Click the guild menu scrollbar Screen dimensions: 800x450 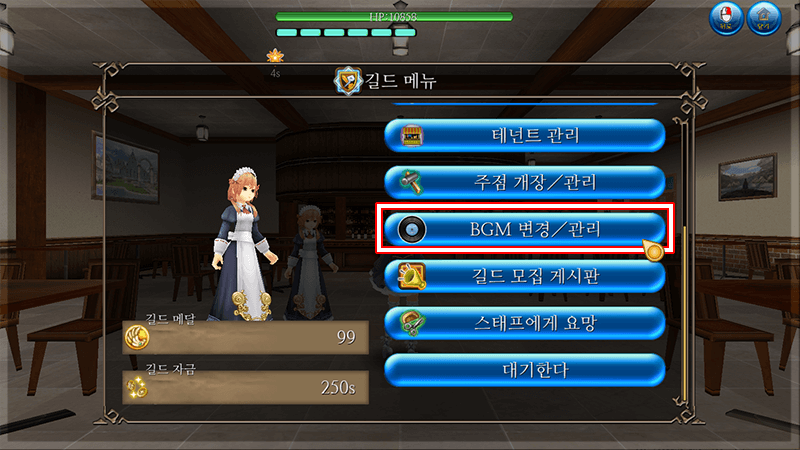683,300
